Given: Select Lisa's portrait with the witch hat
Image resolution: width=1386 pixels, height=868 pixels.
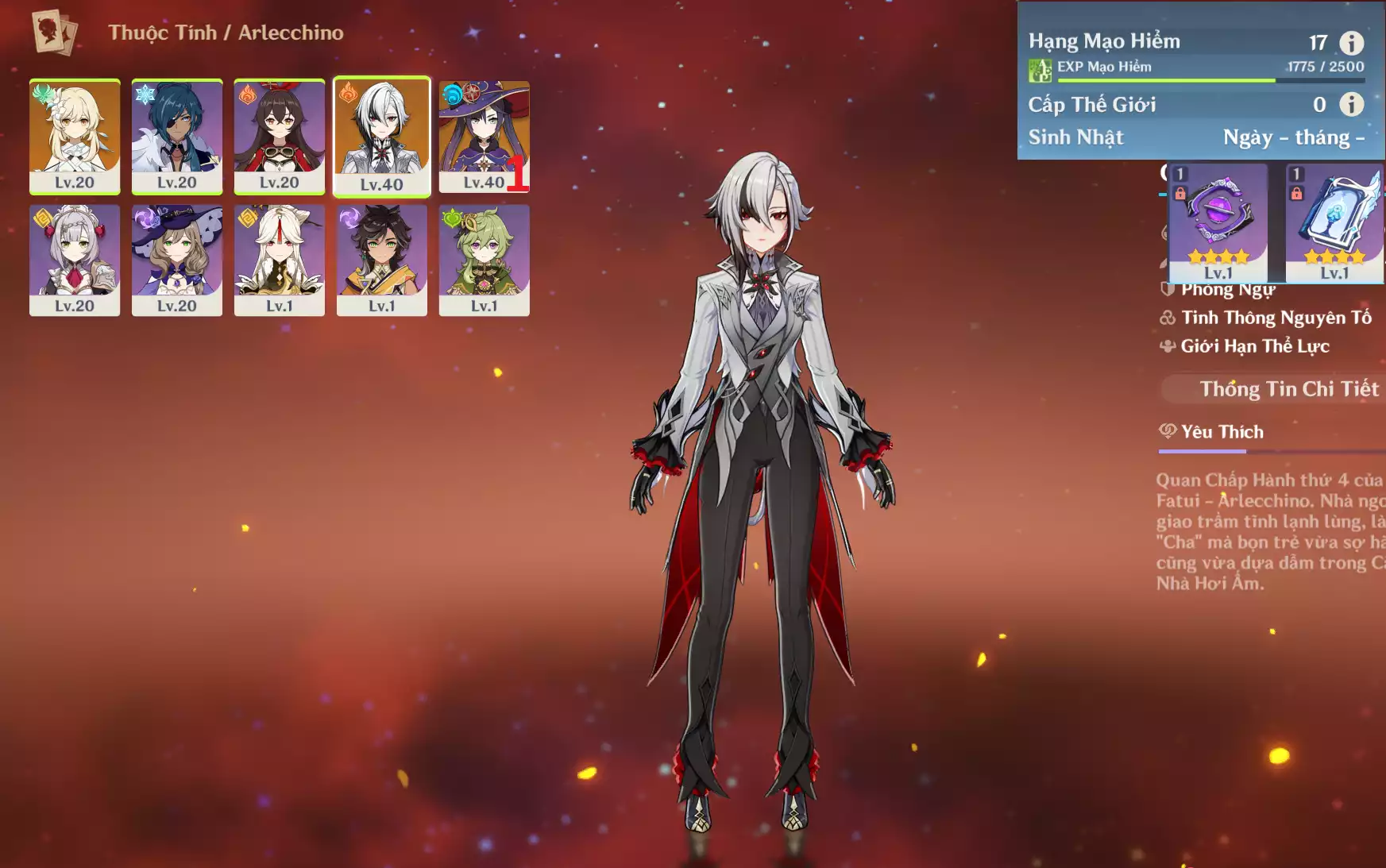Looking at the screenshot, I should 176,260.
